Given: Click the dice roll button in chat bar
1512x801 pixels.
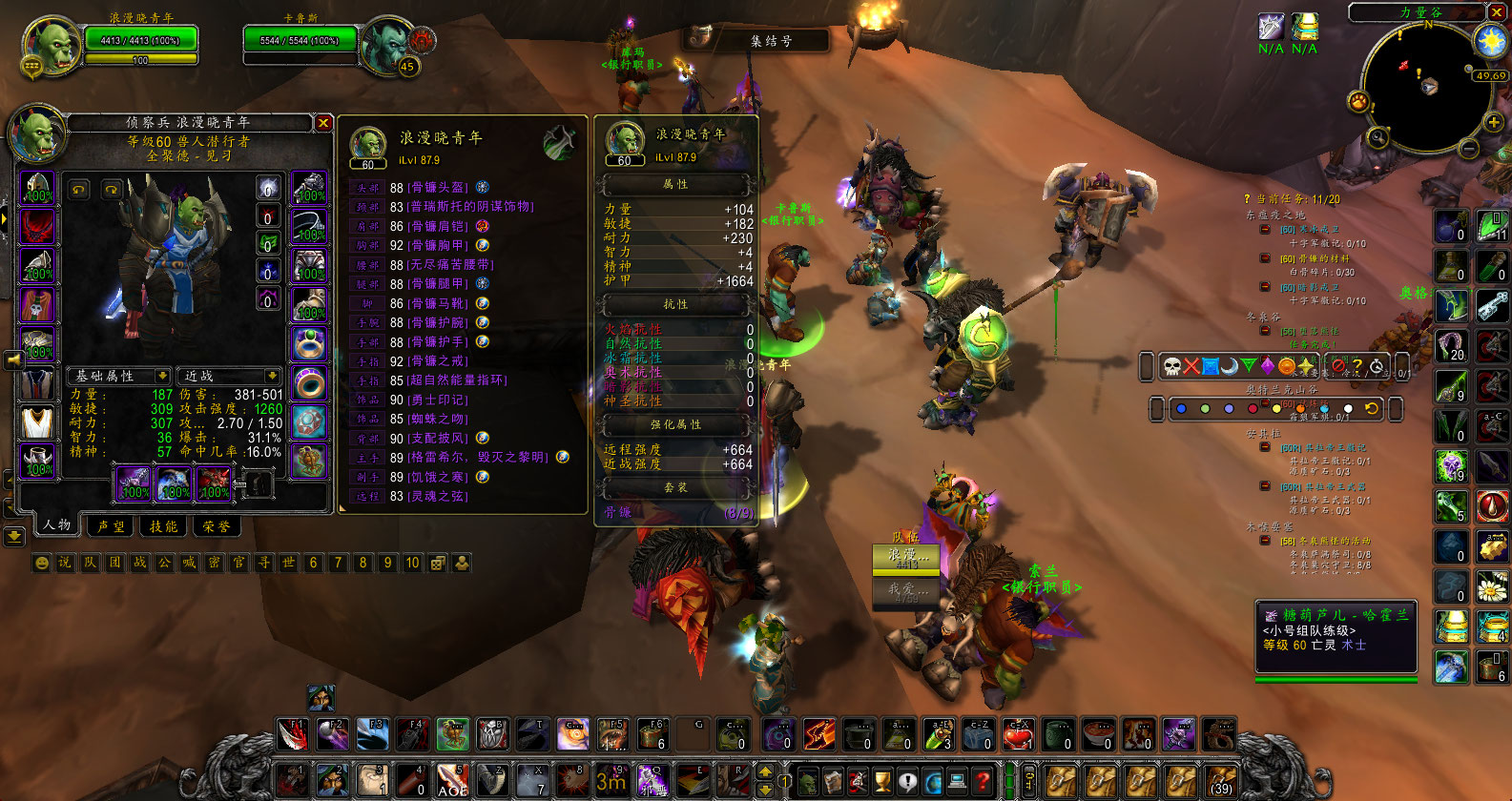Looking at the screenshot, I should coord(437,563).
